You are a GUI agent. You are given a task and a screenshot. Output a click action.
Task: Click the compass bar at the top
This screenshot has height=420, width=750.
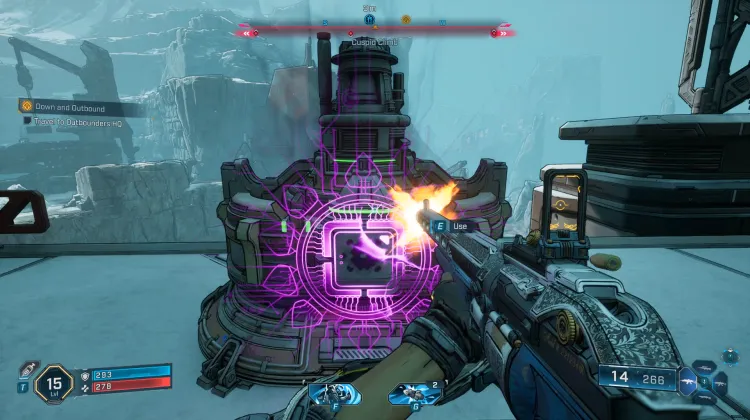point(375,32)
